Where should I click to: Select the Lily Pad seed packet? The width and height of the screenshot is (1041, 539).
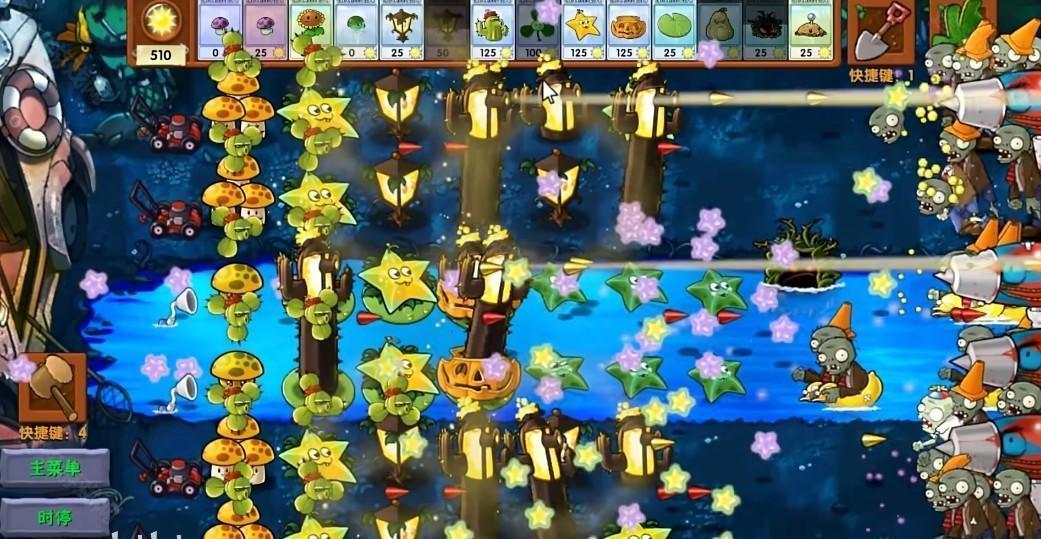click(675, 30)
